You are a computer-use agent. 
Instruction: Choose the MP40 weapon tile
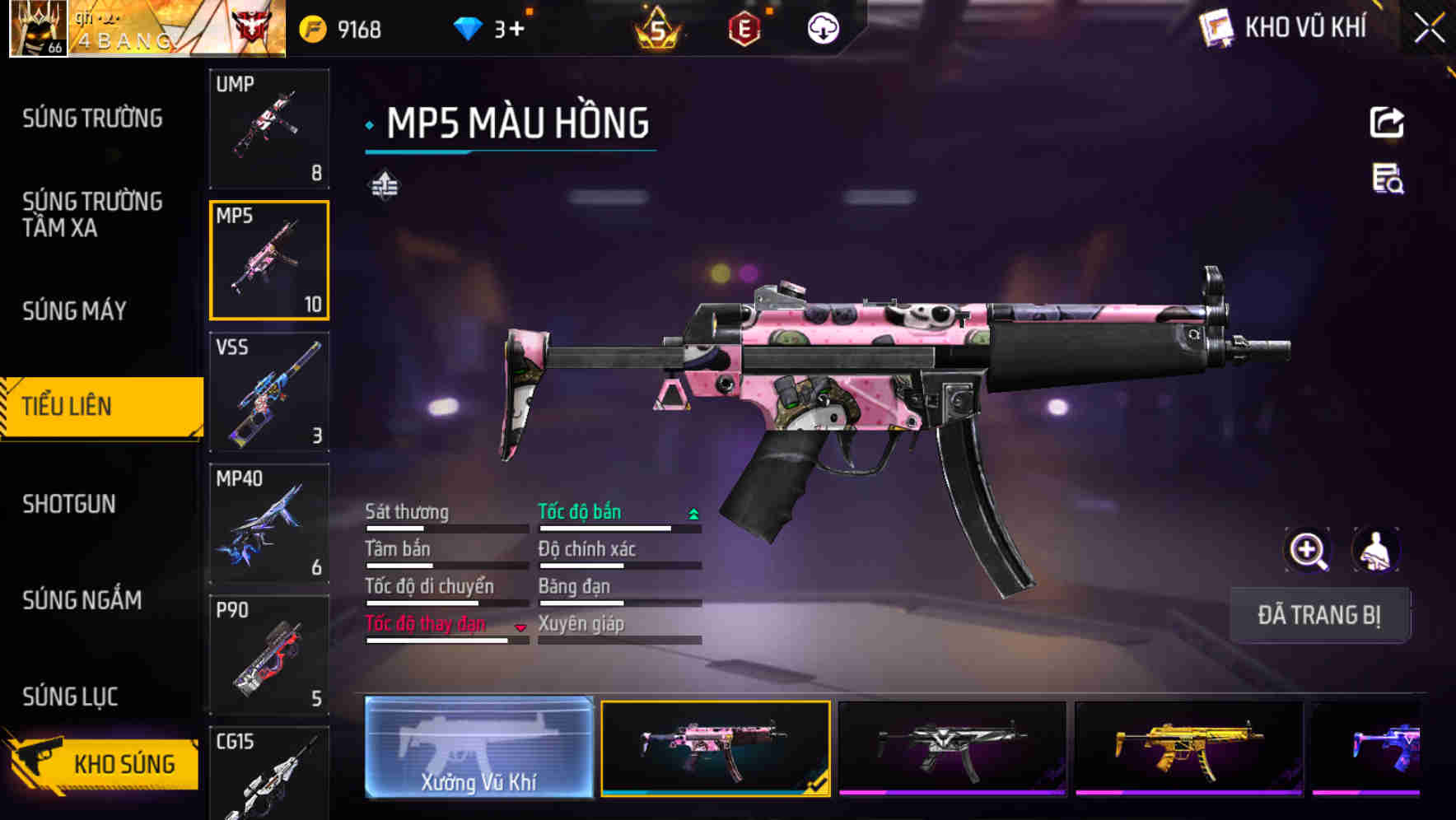pyautogui.click(x=269, y=524)
